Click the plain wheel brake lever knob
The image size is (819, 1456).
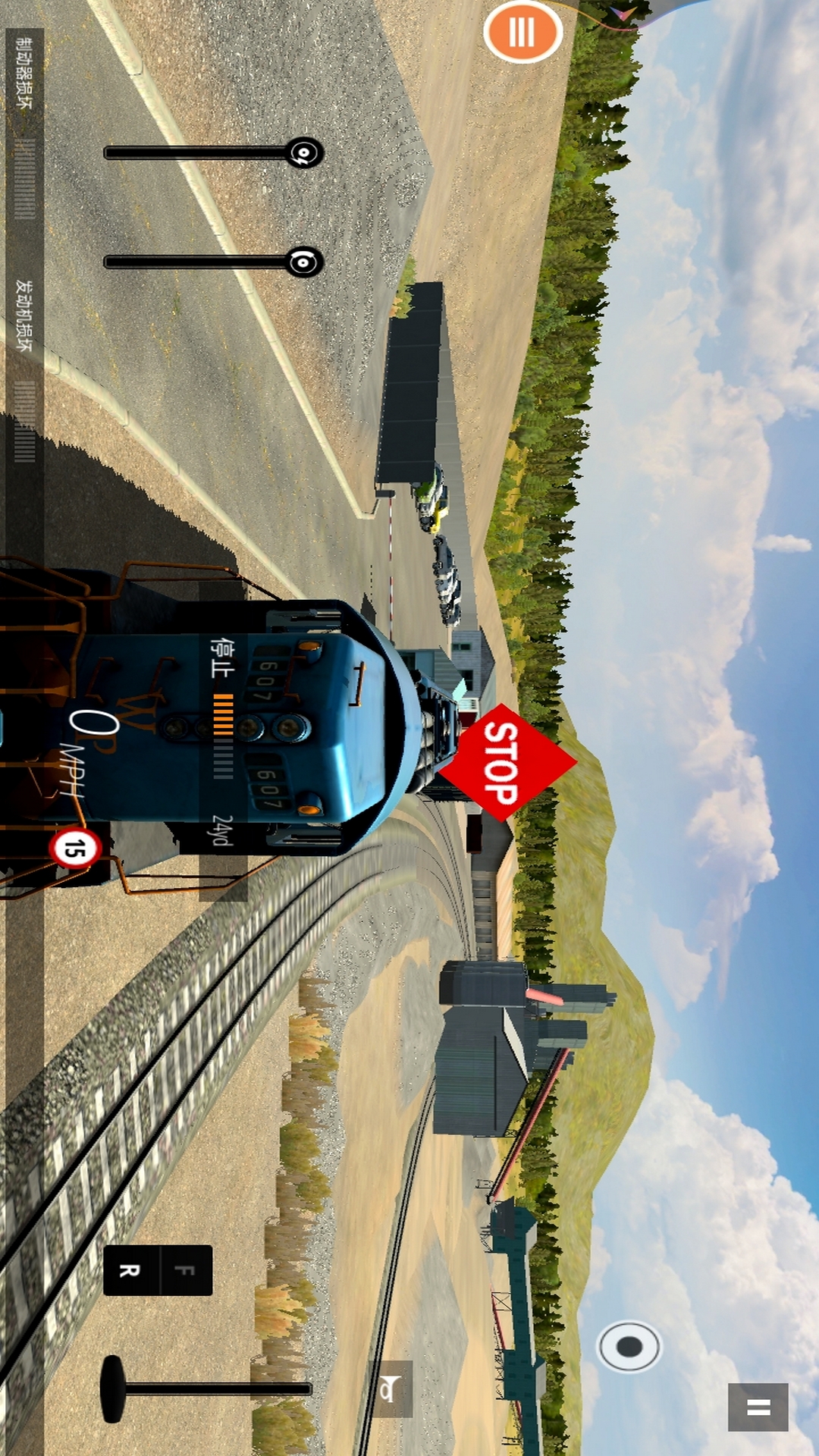pos(304,262)
